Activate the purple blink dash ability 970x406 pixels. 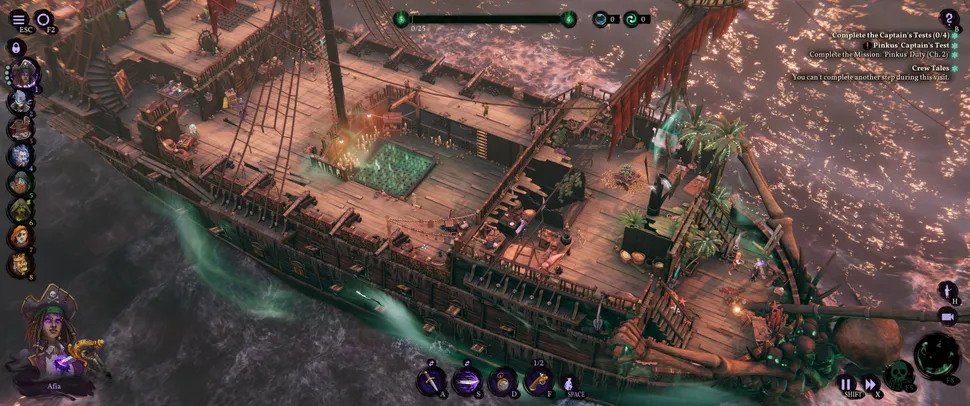[466, 381]
